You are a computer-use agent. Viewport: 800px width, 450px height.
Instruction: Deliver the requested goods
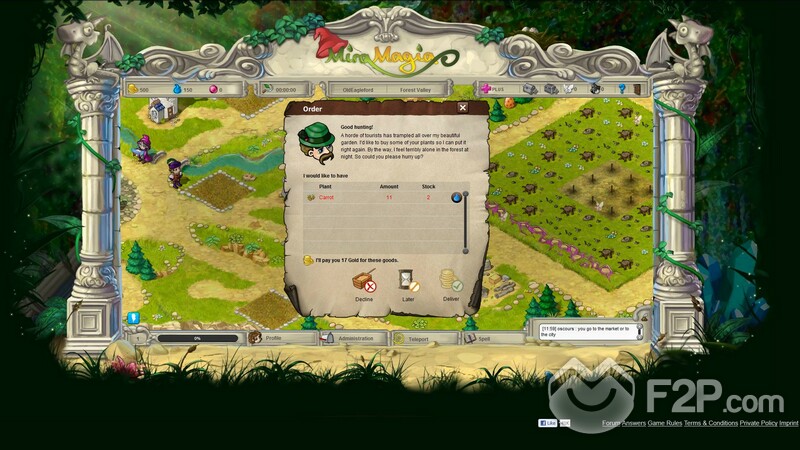(x=450, y=285)
